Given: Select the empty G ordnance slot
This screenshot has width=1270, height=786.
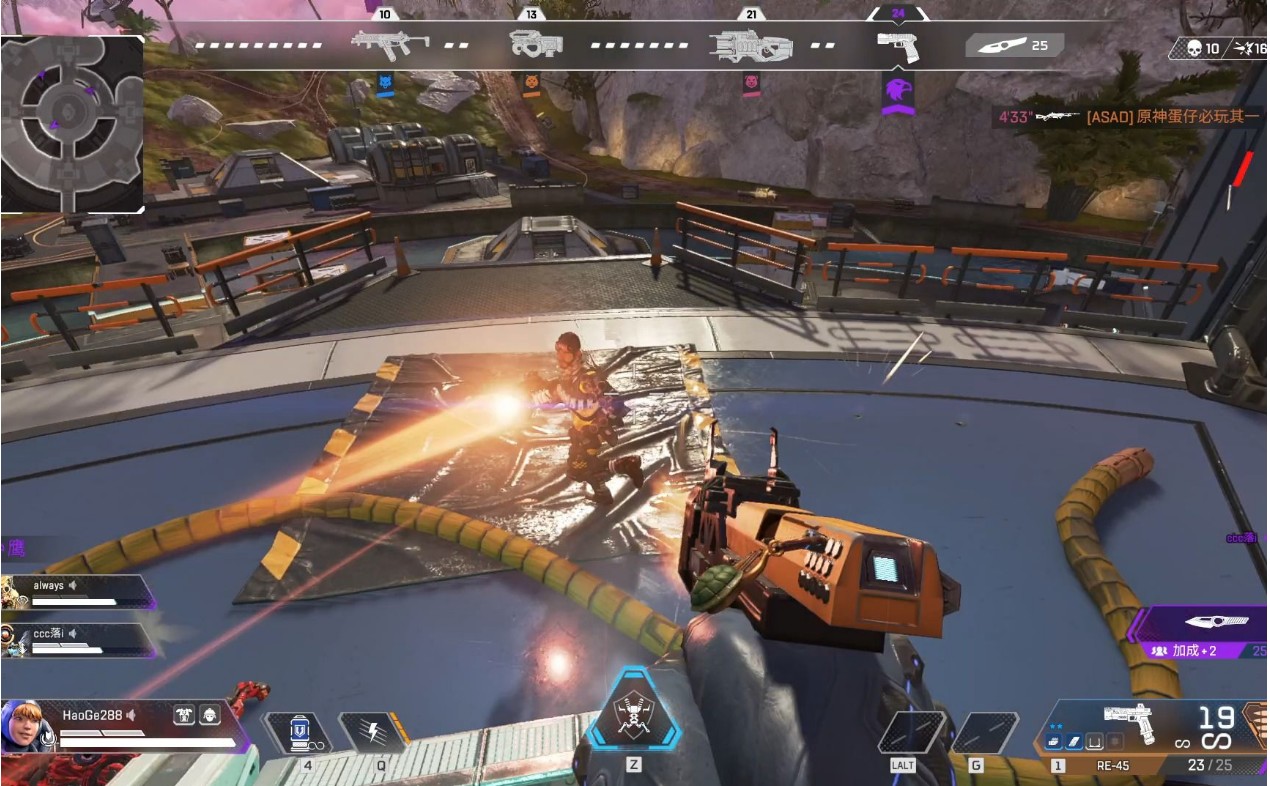Looking at the screenshot, I should coord(984,733).
